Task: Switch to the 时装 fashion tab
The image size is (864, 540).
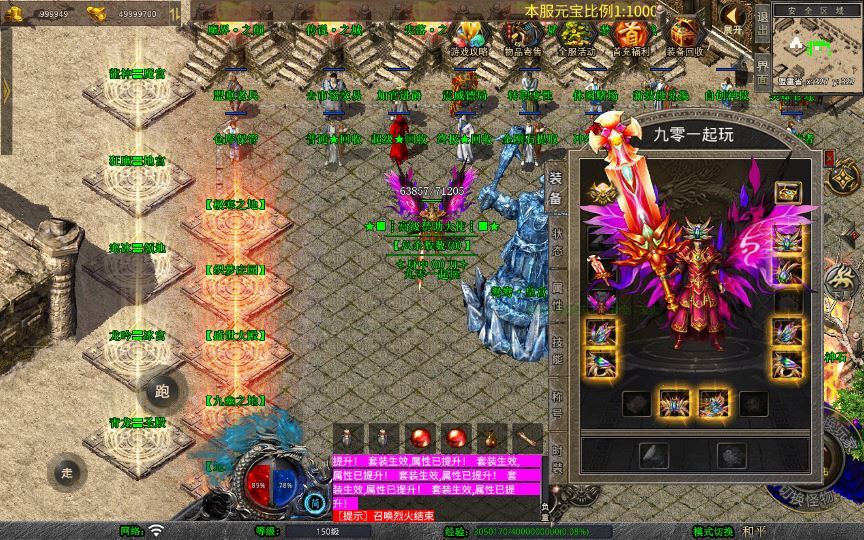Action: [557, 460]
